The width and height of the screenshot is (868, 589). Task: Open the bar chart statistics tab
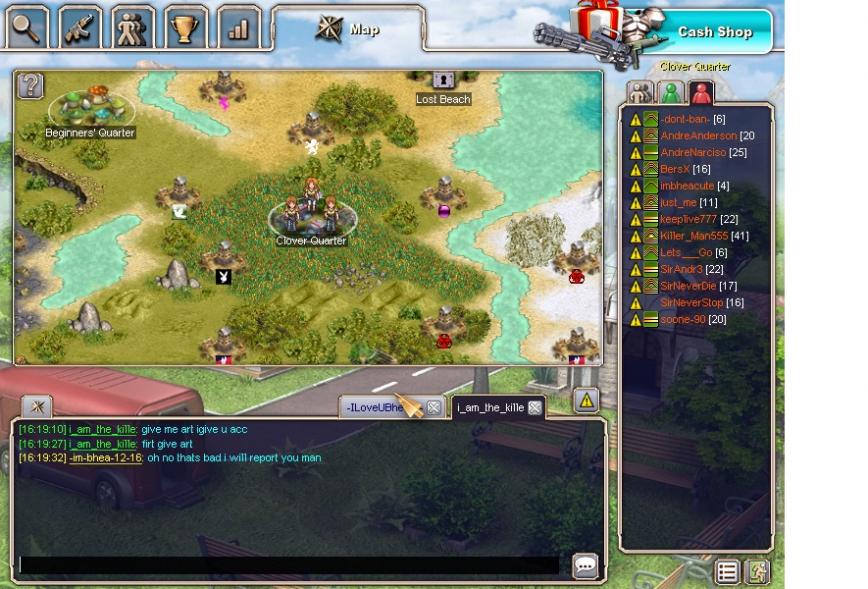coord(238,27)
